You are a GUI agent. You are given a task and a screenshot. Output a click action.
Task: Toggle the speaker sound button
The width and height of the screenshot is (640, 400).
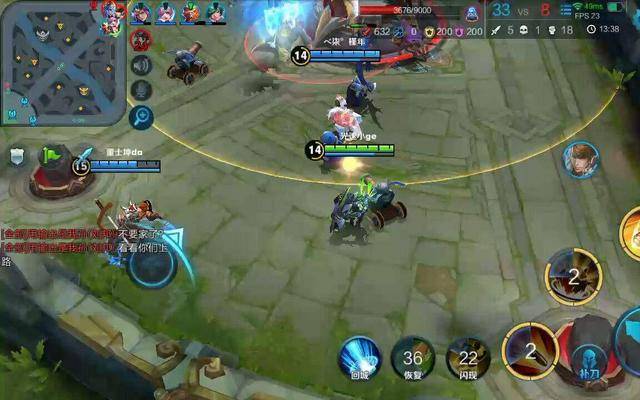tap(141, 66)
